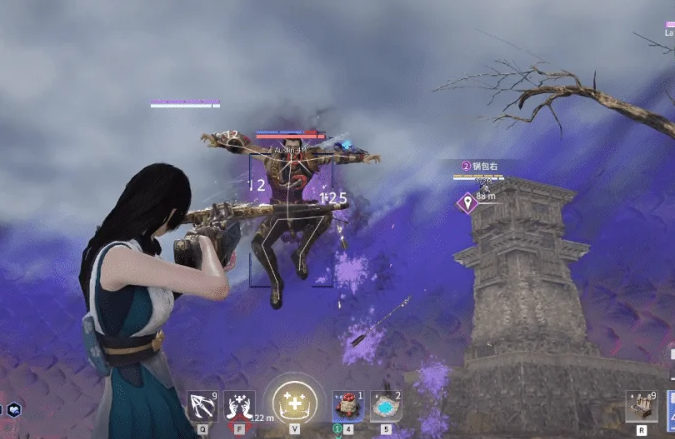The height and width of the screenshot is (439, 675).
Task: Click the purple waypoint pin marker
Action: [466, 203]
